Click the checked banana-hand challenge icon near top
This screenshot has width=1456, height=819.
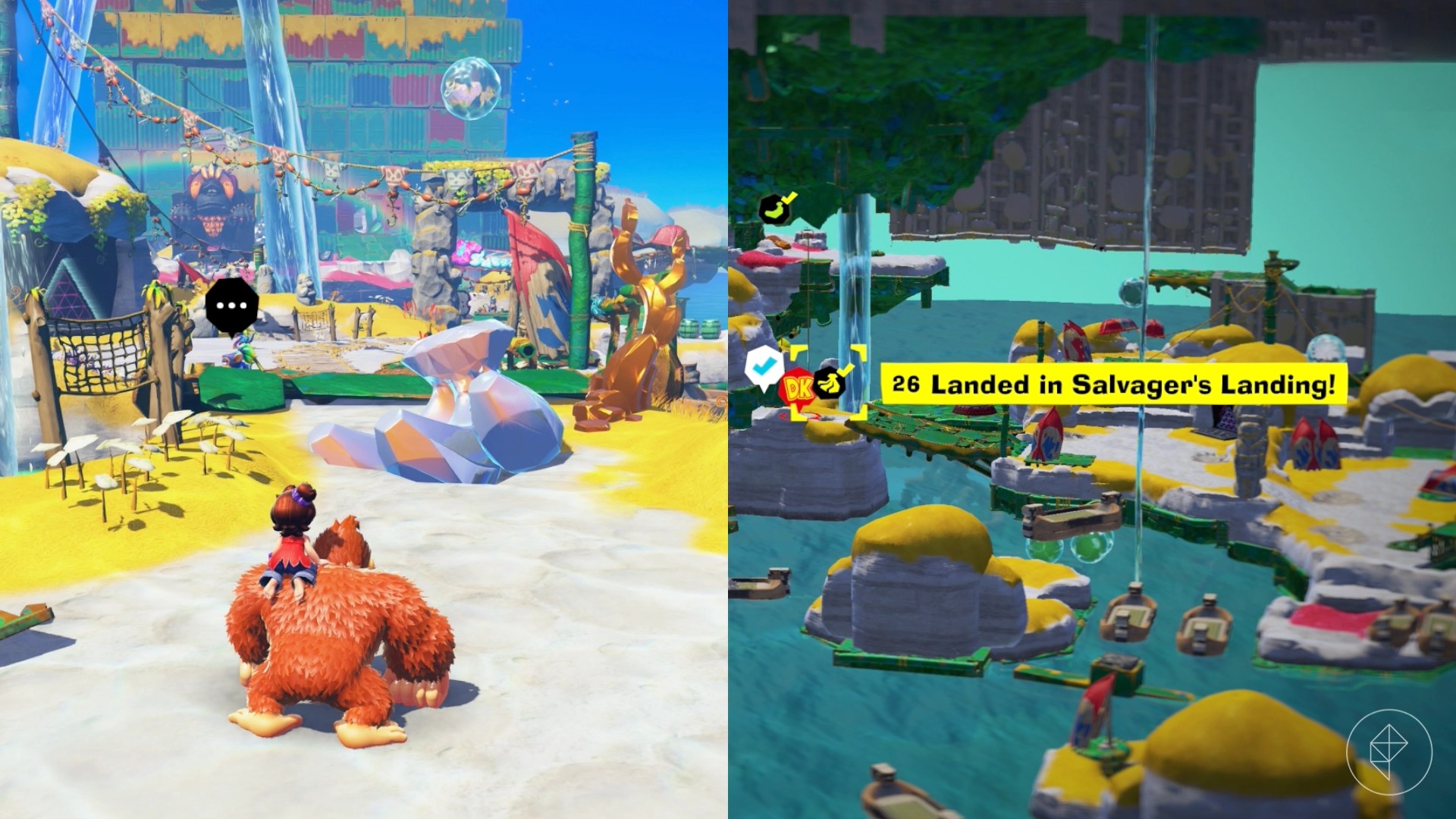[775, 209]
